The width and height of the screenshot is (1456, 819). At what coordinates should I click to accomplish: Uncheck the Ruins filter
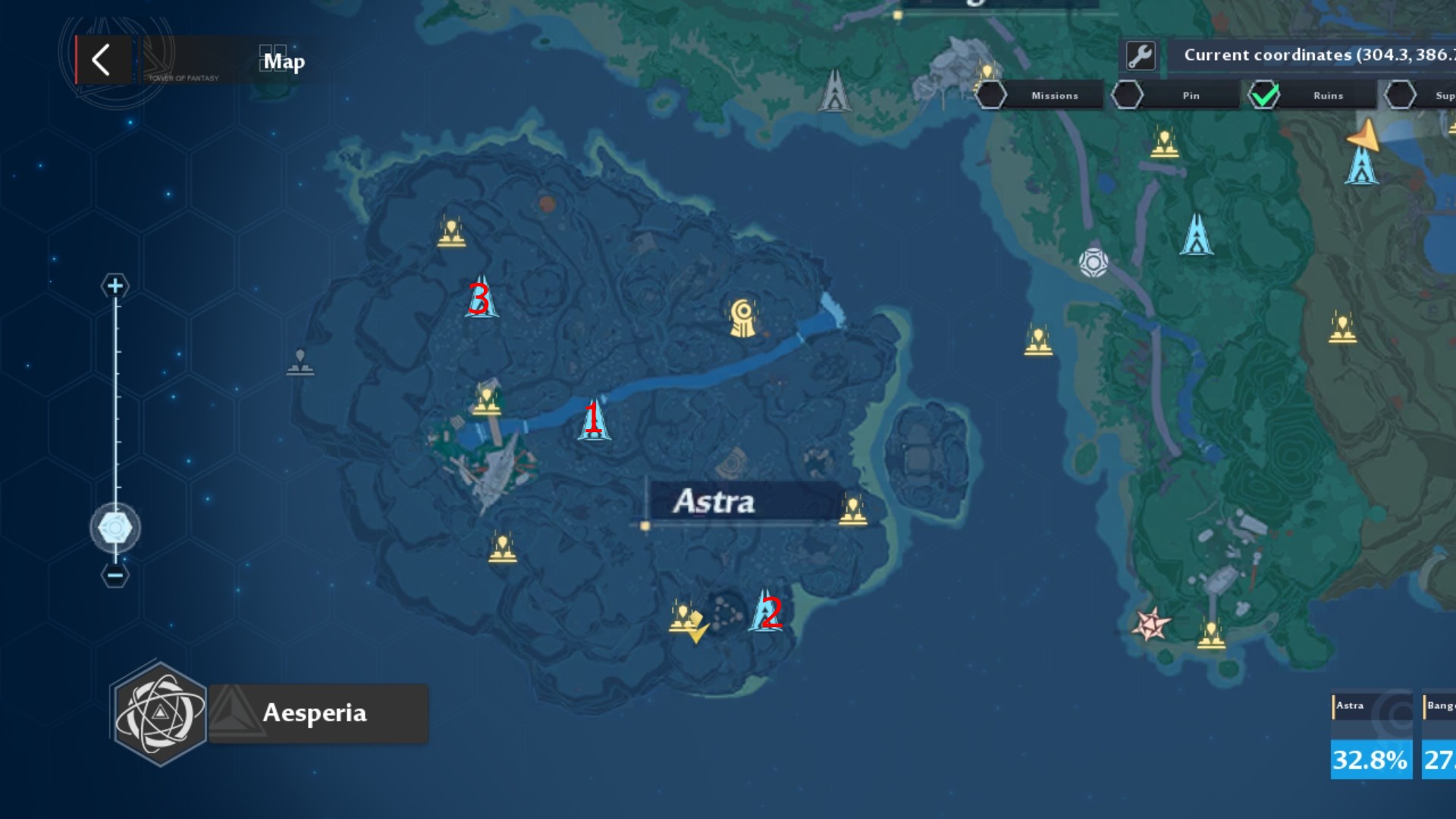(x=1264, y=96)
